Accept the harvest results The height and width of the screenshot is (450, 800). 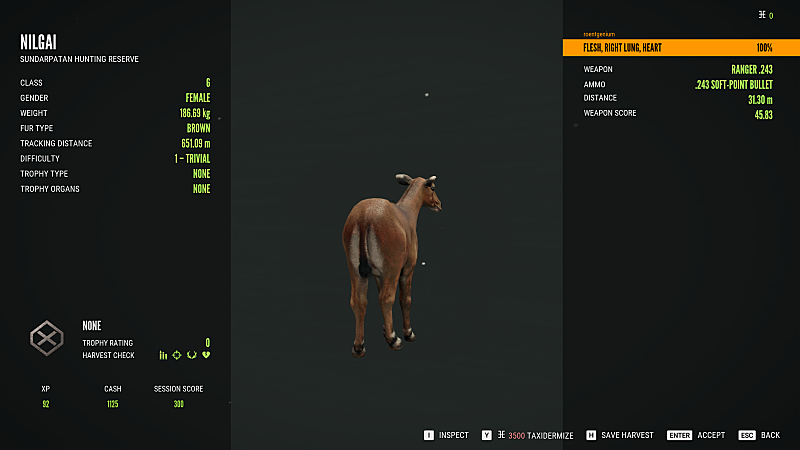702,435
